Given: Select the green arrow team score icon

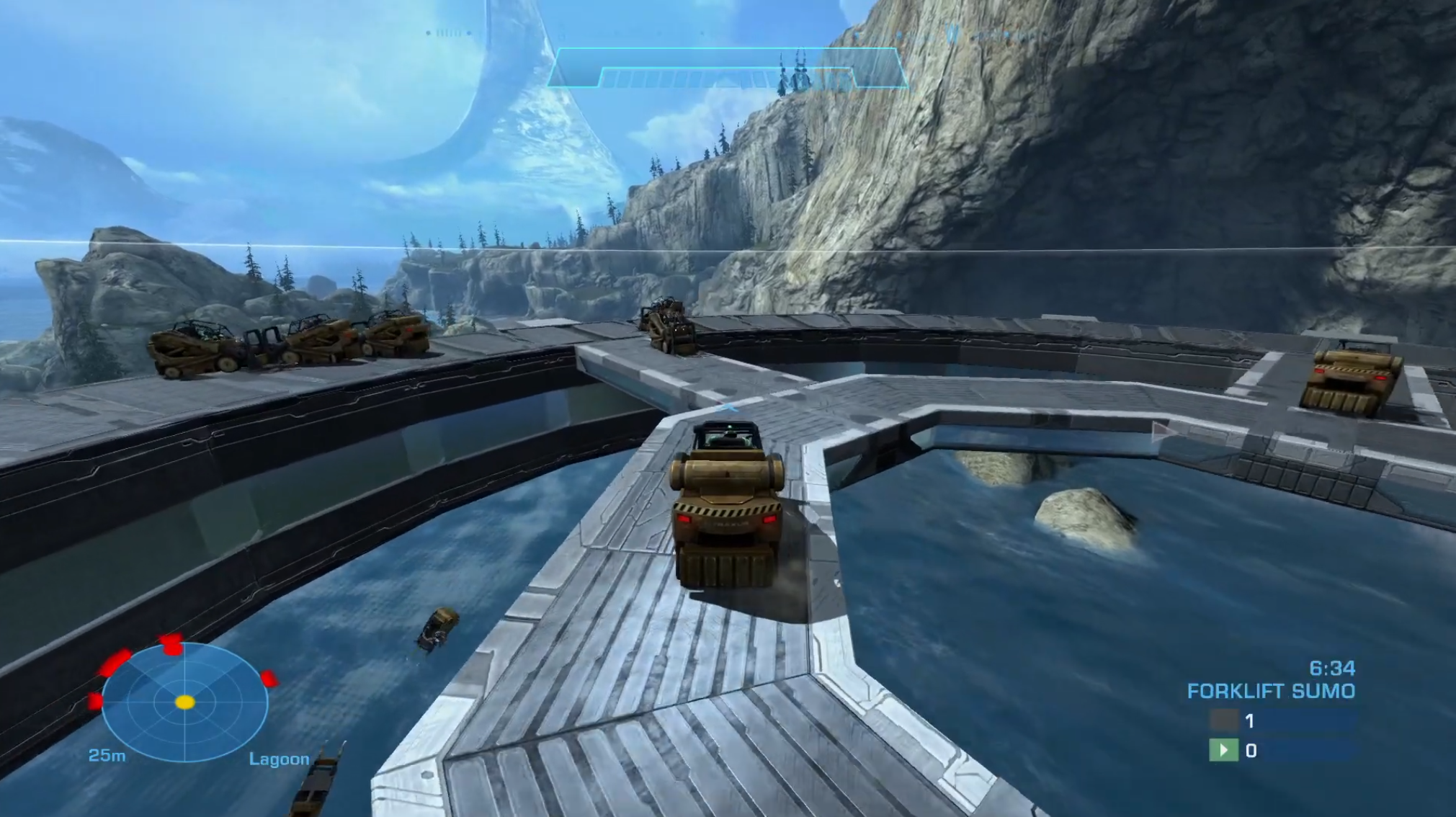Looking at the screenshot, I should (x=1223, y=751).
